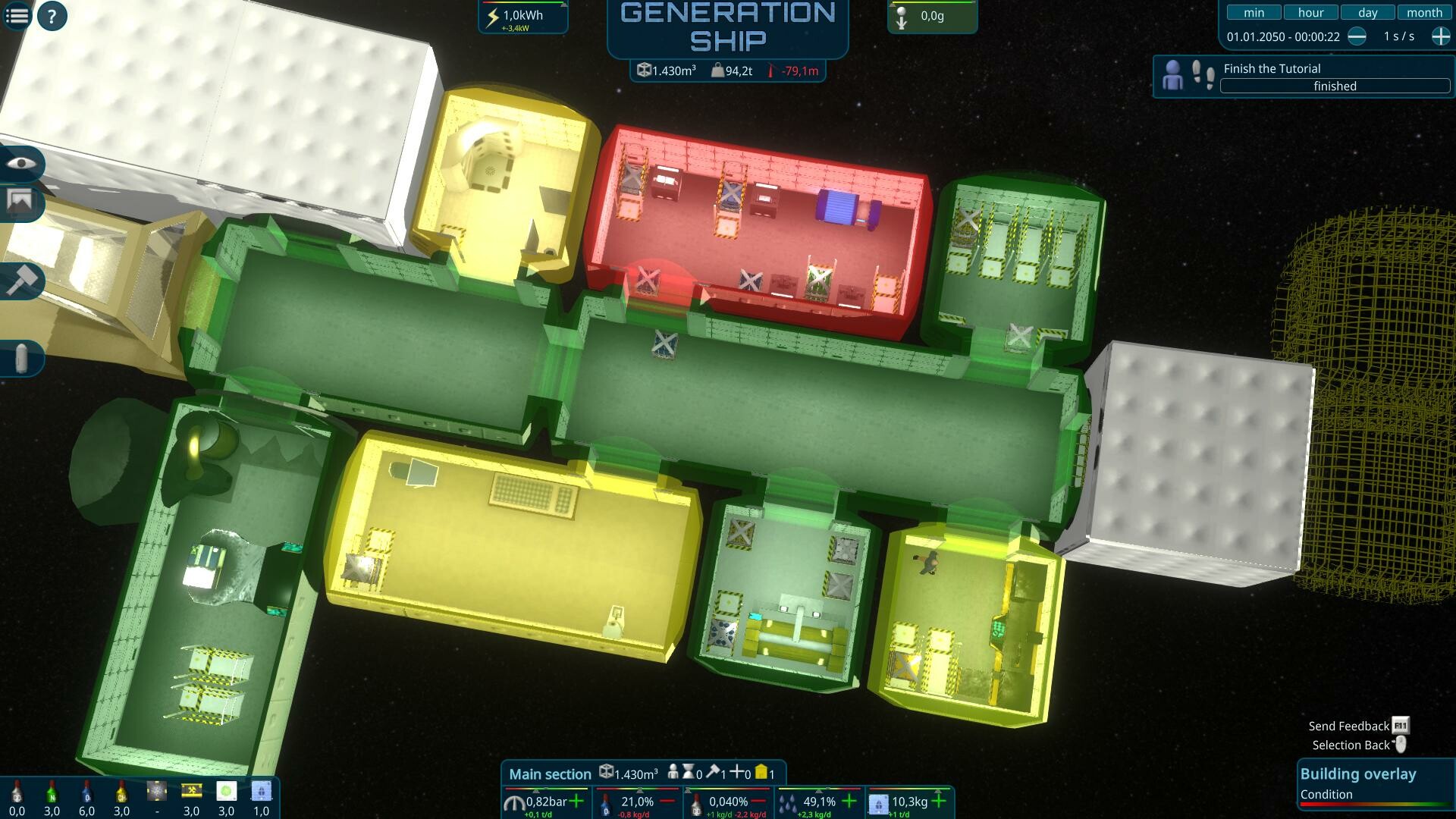Switch to the day time tab
The image size is (1456, 819).
(x=1367, y=12)
